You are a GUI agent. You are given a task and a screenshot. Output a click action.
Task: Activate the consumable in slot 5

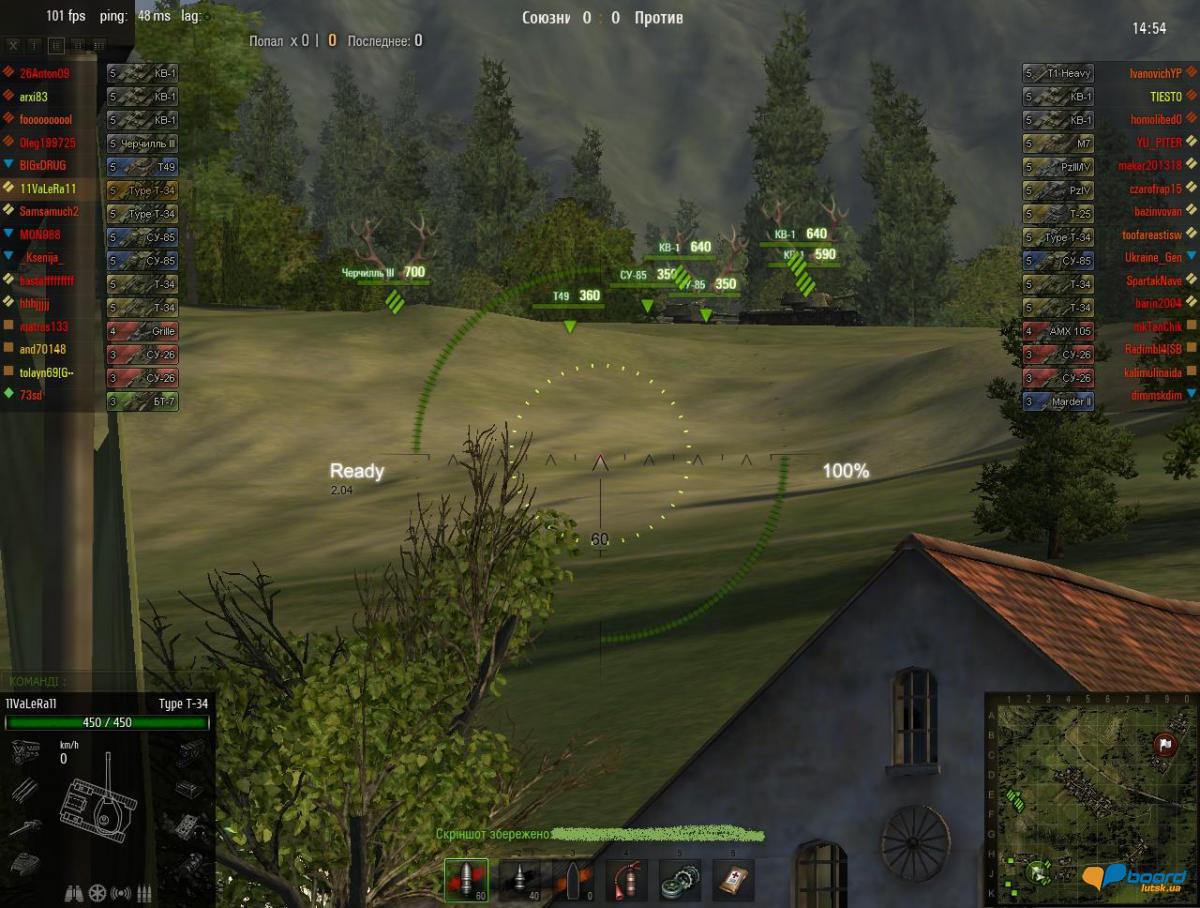coord(680,880)
